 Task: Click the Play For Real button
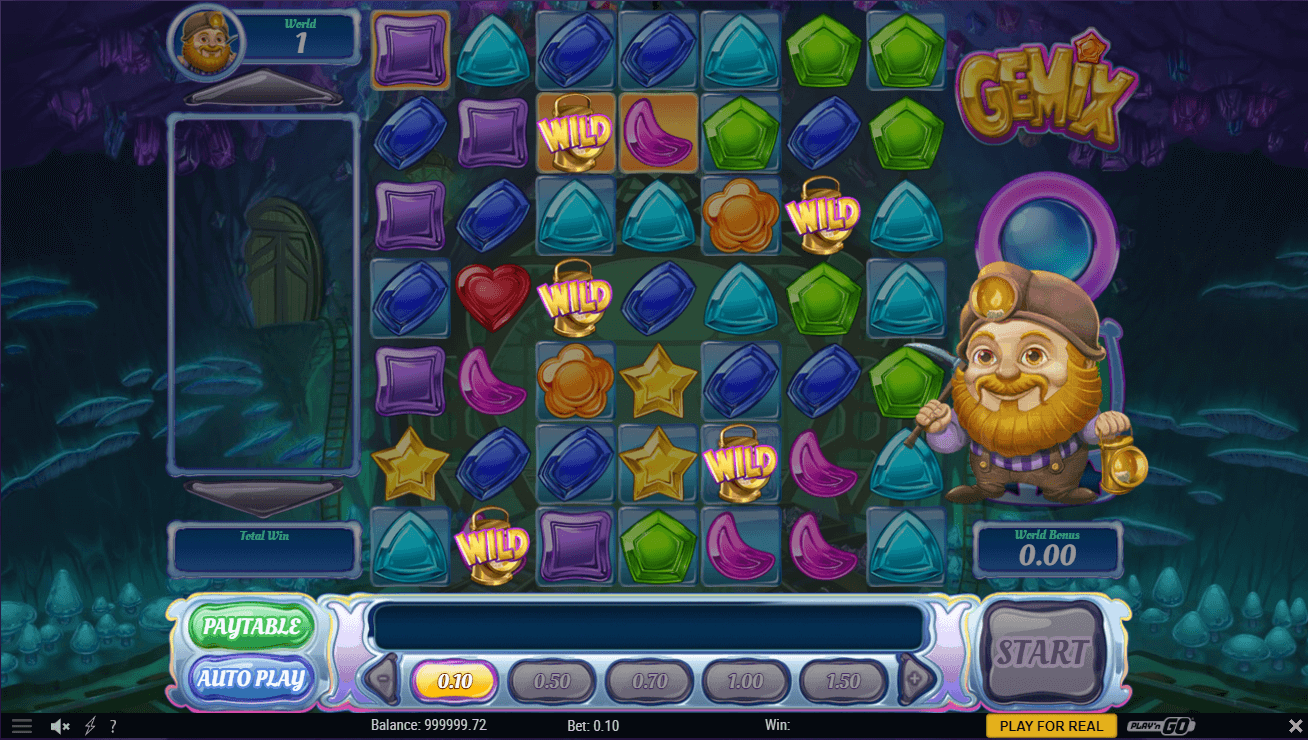(x=1051, y=726)
